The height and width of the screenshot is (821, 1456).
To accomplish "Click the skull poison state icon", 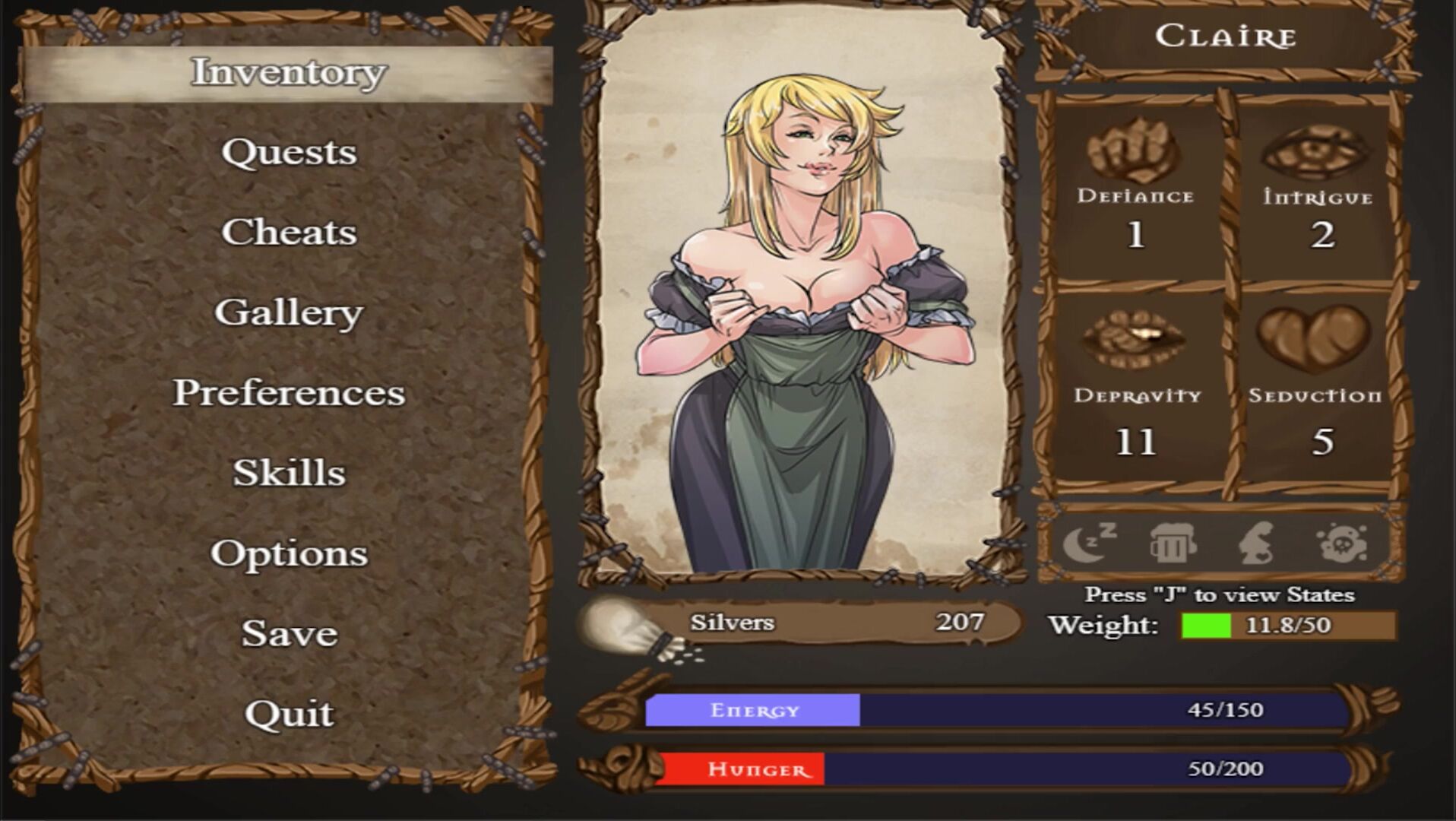I will click(x=1341, y=543).
